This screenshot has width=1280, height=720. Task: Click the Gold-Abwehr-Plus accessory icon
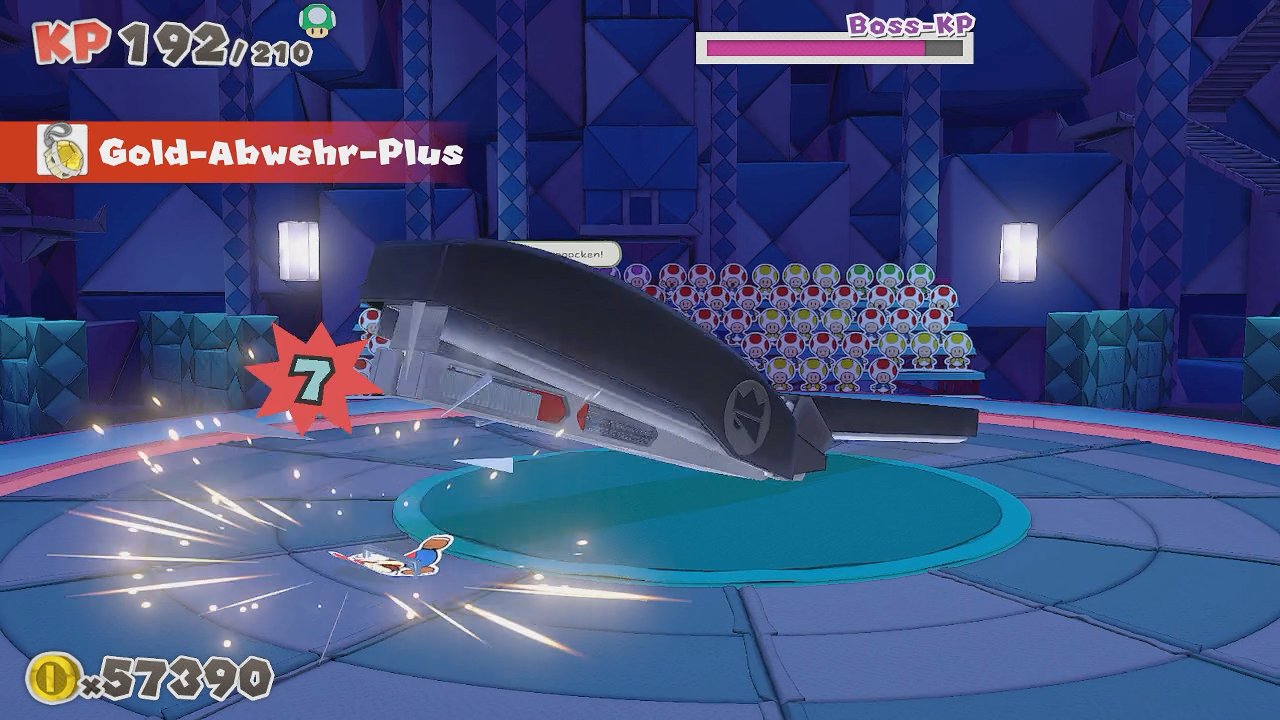61,152
